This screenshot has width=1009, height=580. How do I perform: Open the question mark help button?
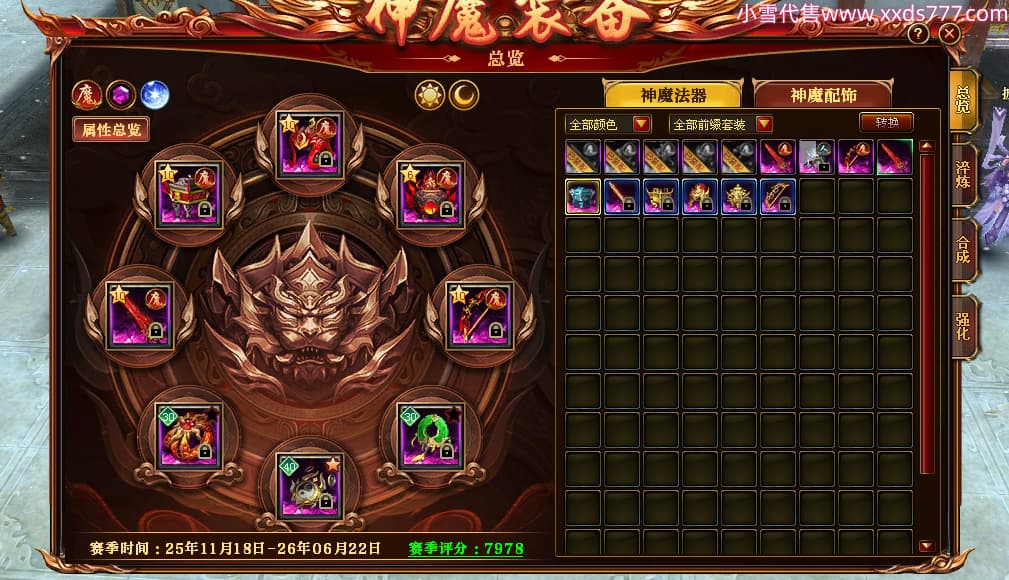[919, 34]
